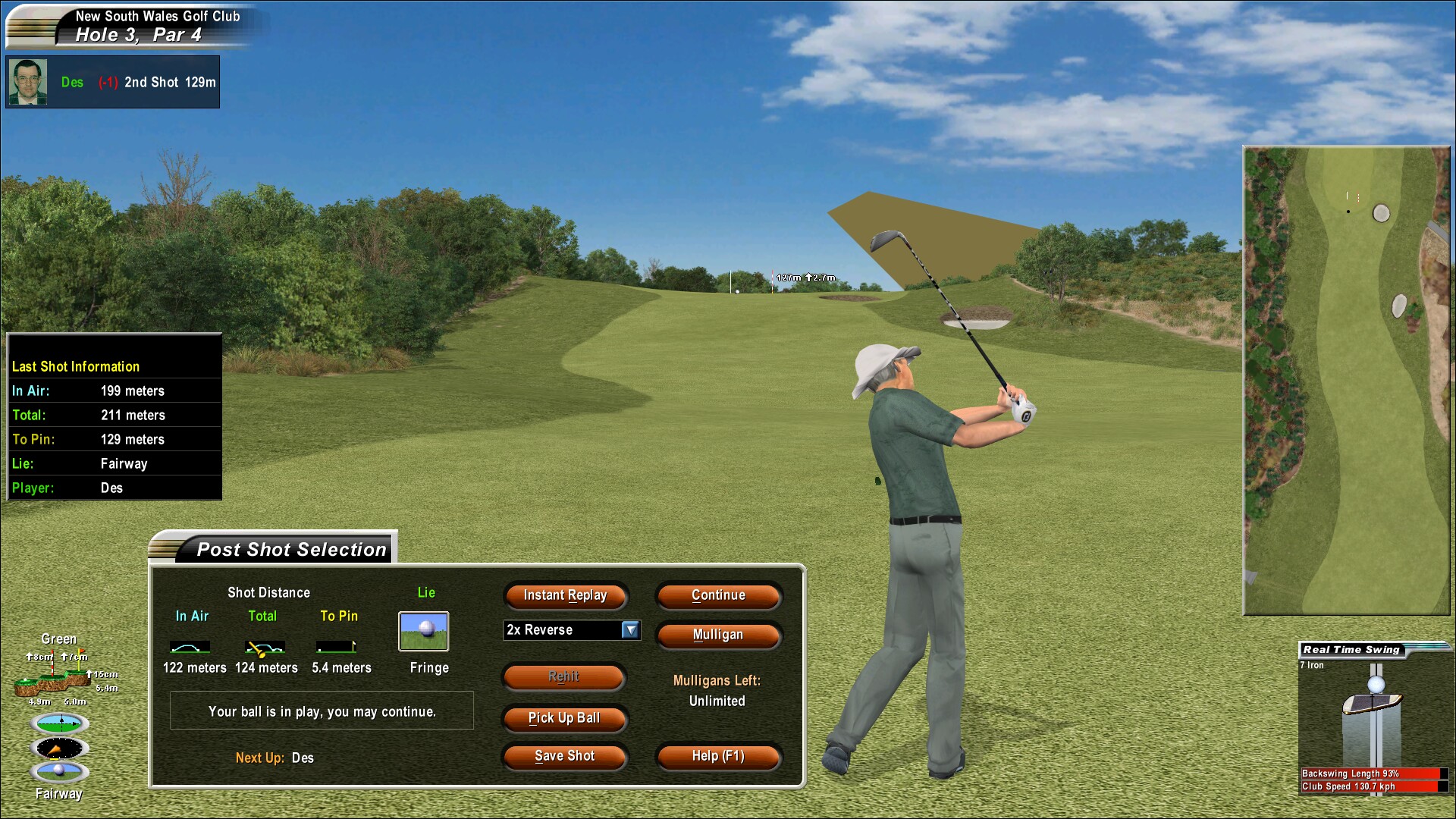
Task: Click the horizon level indicator icon
Action: pos(60,723)
